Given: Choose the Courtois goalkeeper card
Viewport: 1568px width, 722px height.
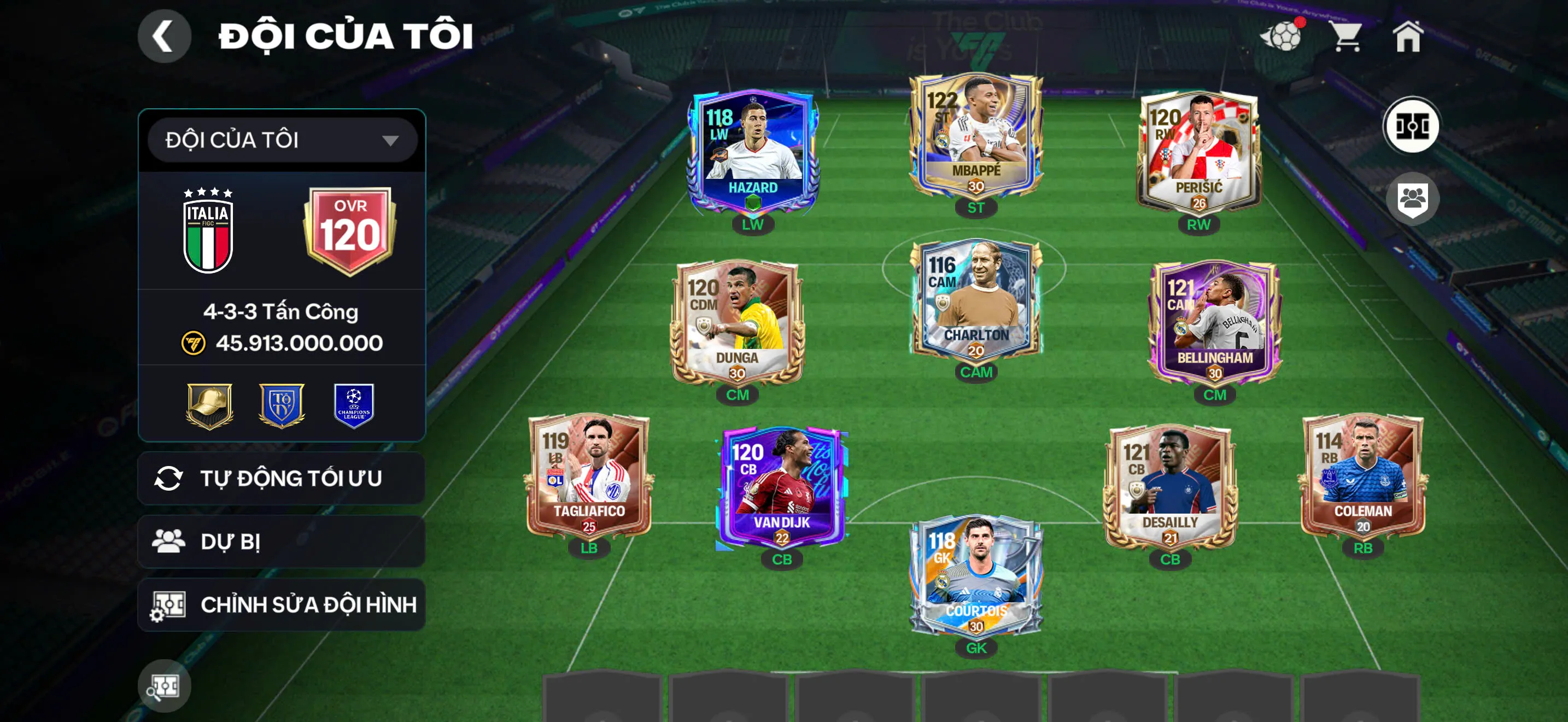Looking at the screenshot, I should [976, 575].
